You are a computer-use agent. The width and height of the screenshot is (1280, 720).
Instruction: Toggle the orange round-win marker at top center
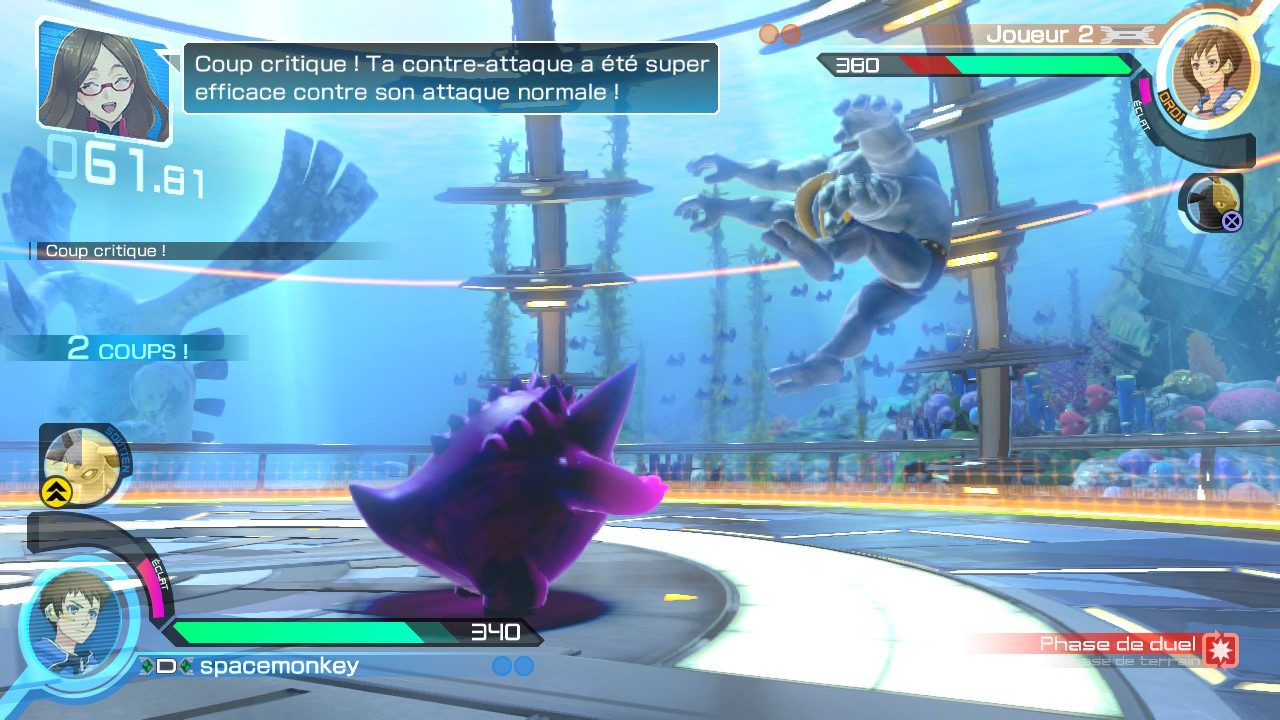click(x=769, y=32)
